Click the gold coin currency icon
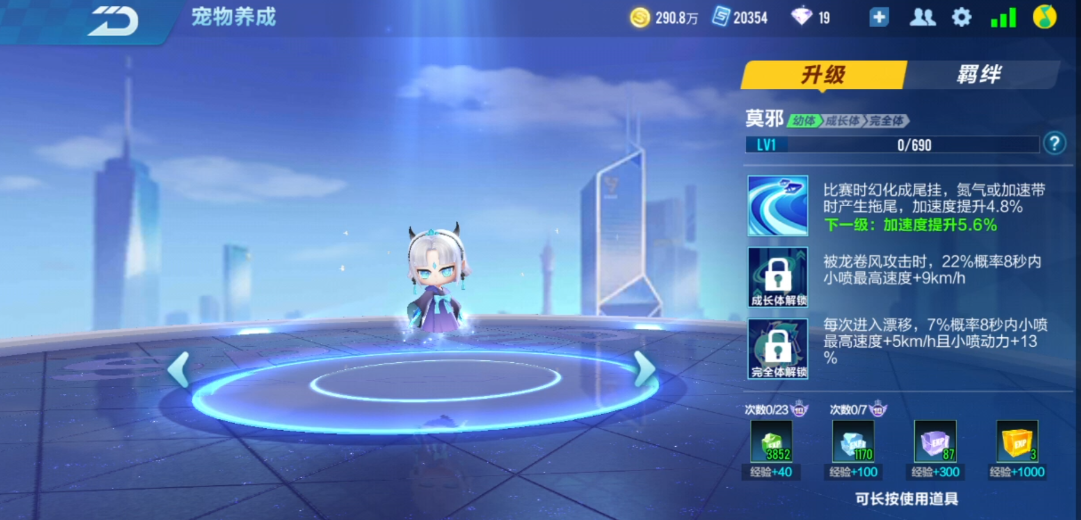 tap(640, 17)
